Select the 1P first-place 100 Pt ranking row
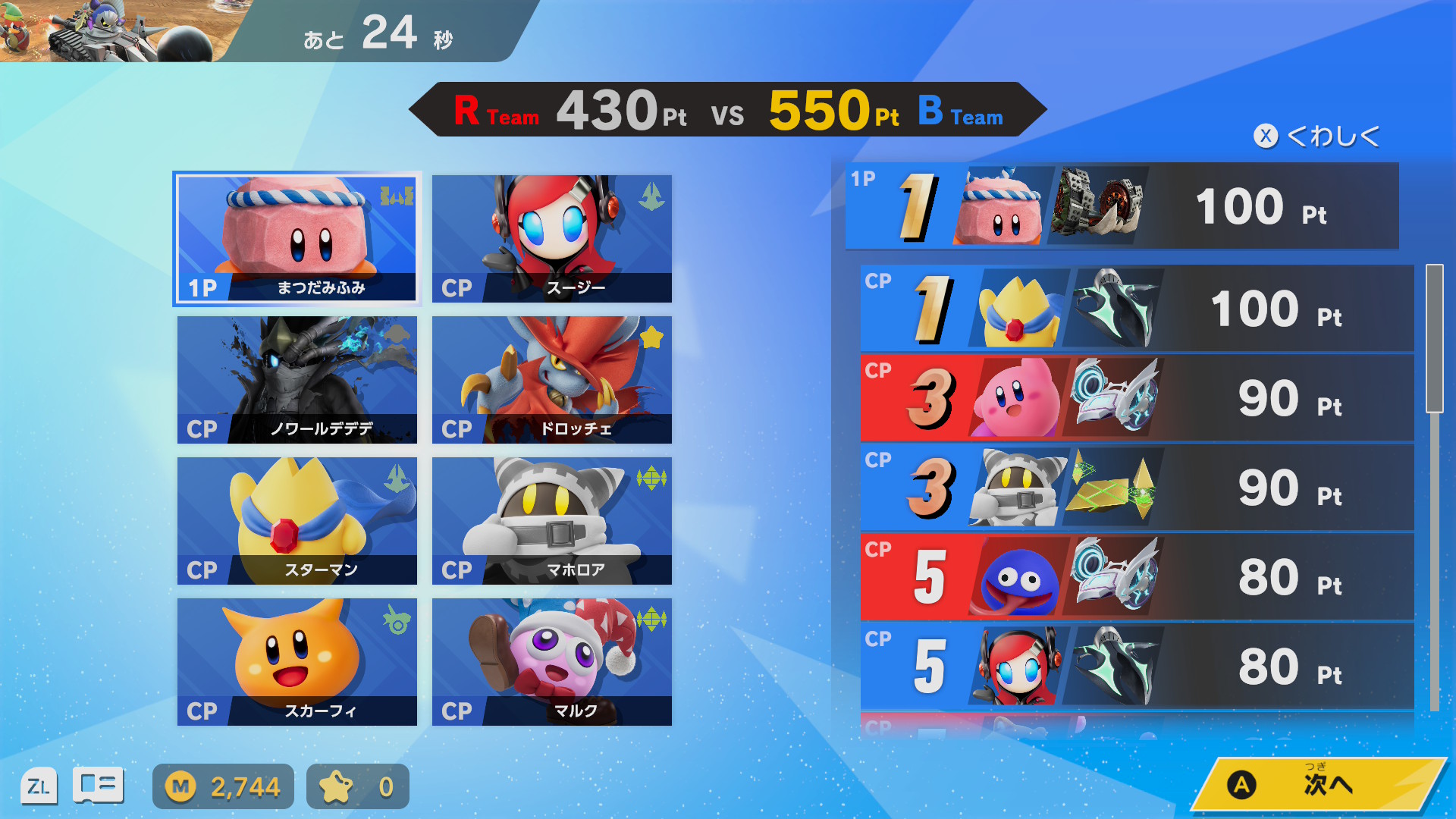Screen dimensions: 1456x819 [x=1122, y=206]
